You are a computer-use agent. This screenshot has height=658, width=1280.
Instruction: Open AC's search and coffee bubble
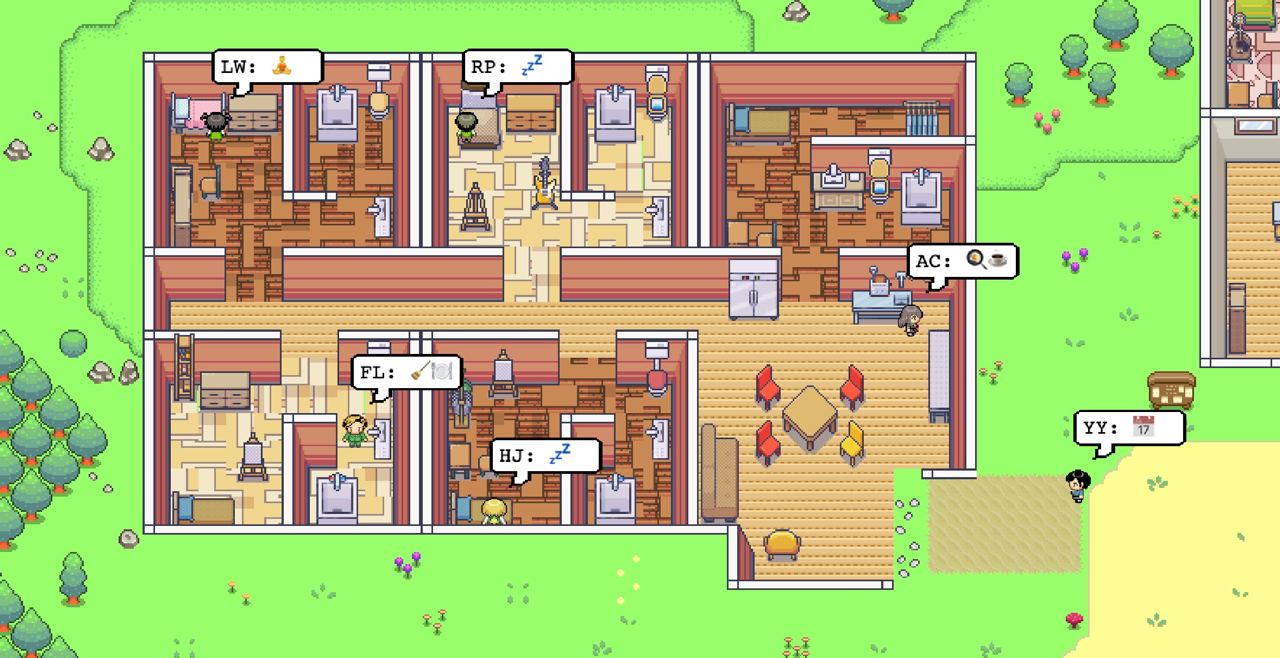pos(963,262)
